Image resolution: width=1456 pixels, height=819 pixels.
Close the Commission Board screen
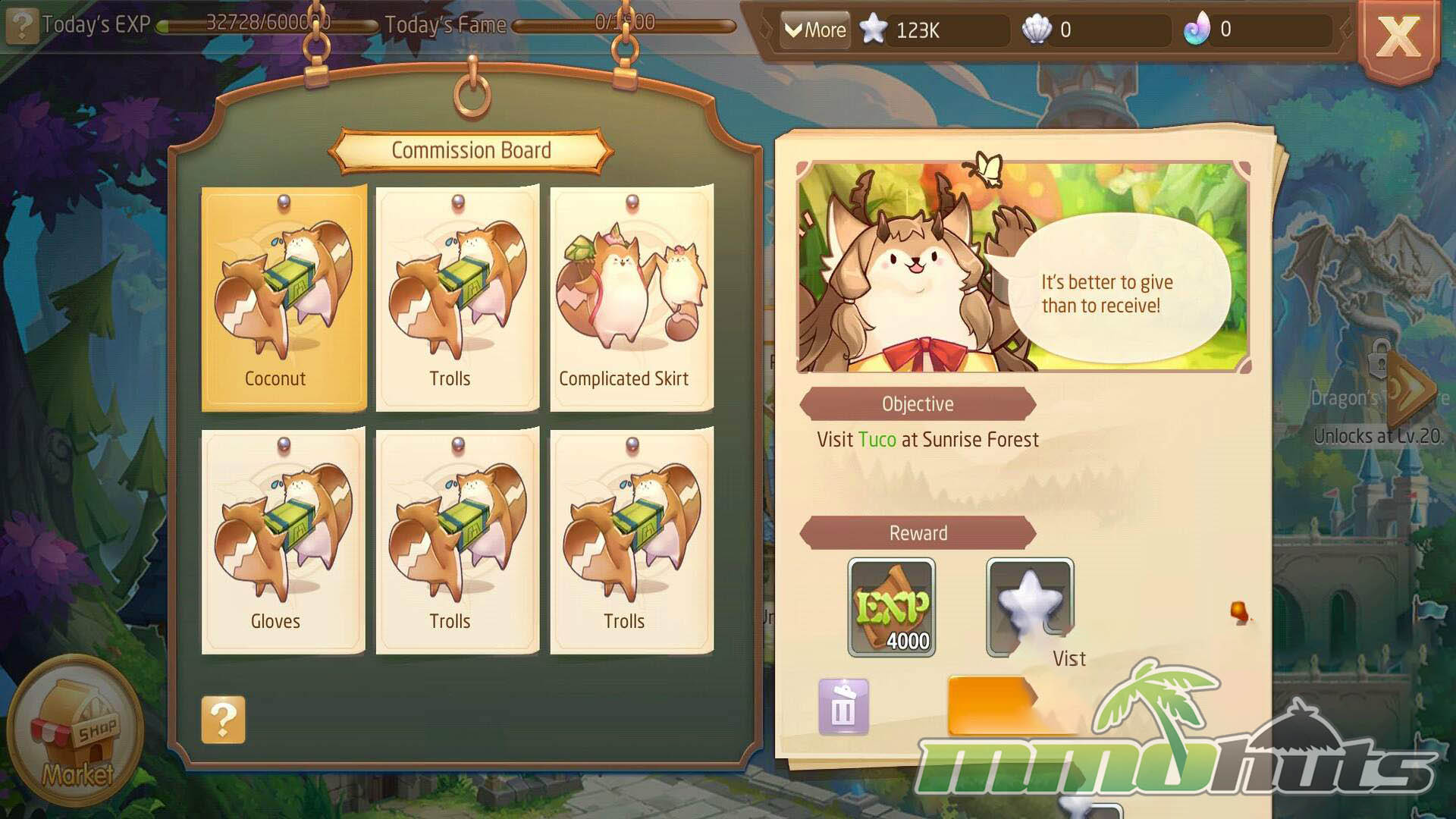click(1398, 36)
